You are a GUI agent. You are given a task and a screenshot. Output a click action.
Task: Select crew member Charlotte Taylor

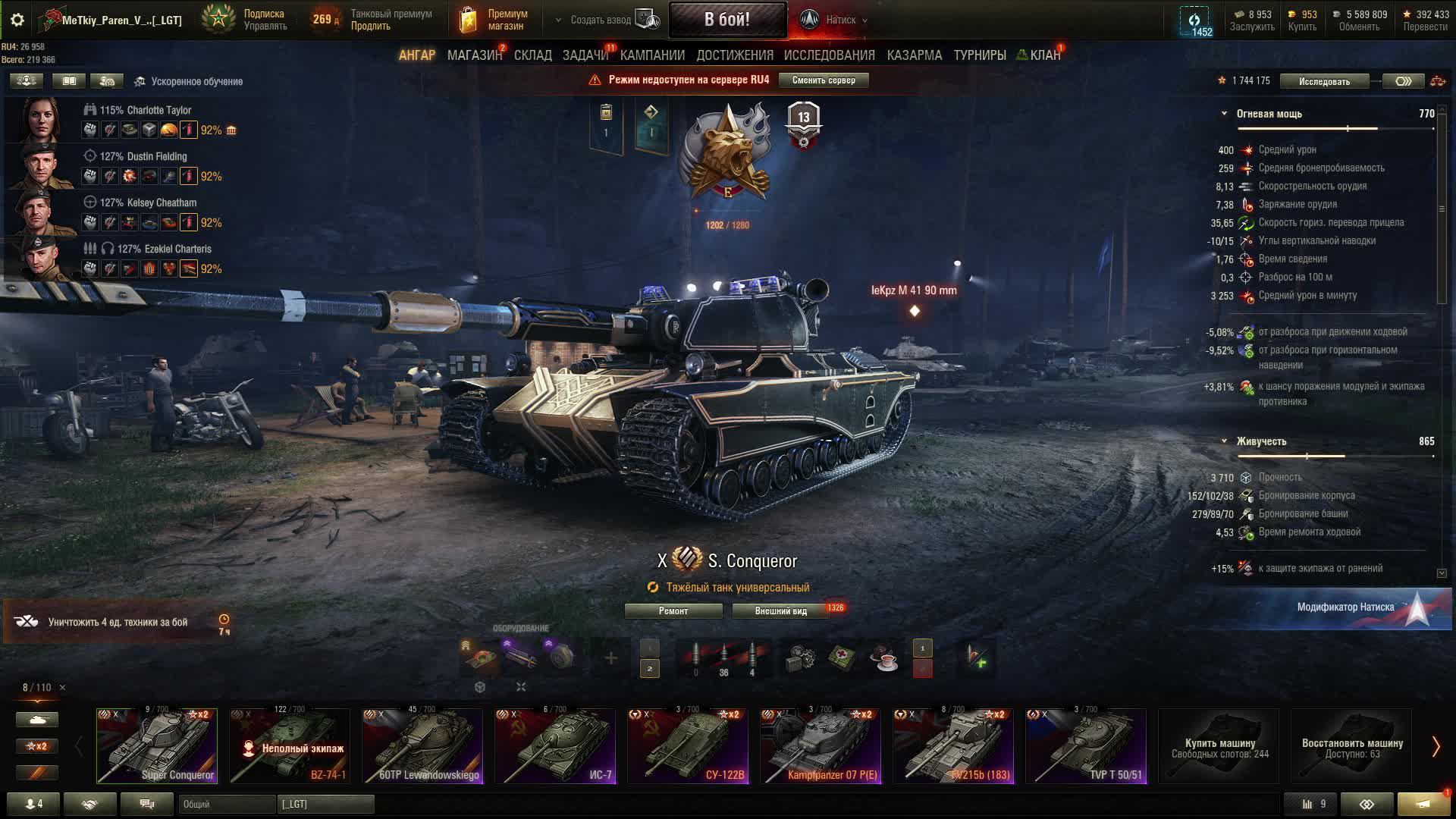(x=145, y=110)
